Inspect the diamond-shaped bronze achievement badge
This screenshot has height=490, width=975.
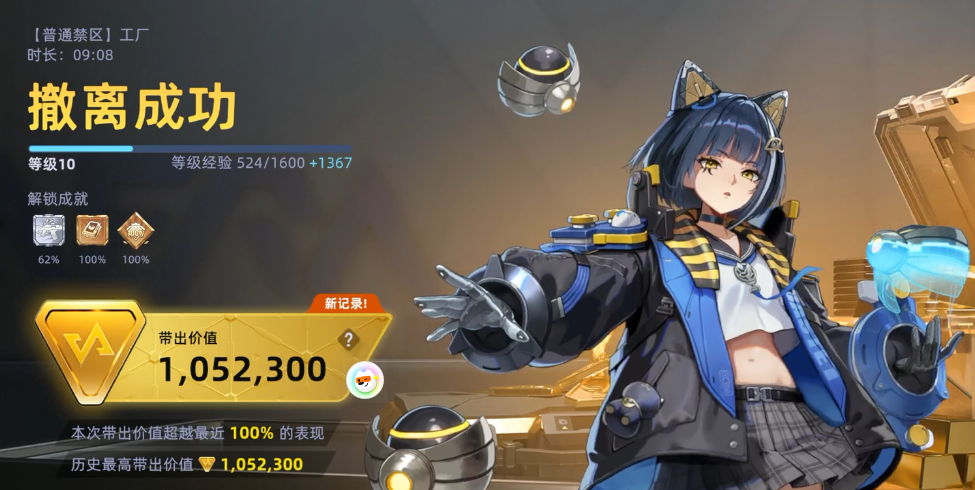135,230
